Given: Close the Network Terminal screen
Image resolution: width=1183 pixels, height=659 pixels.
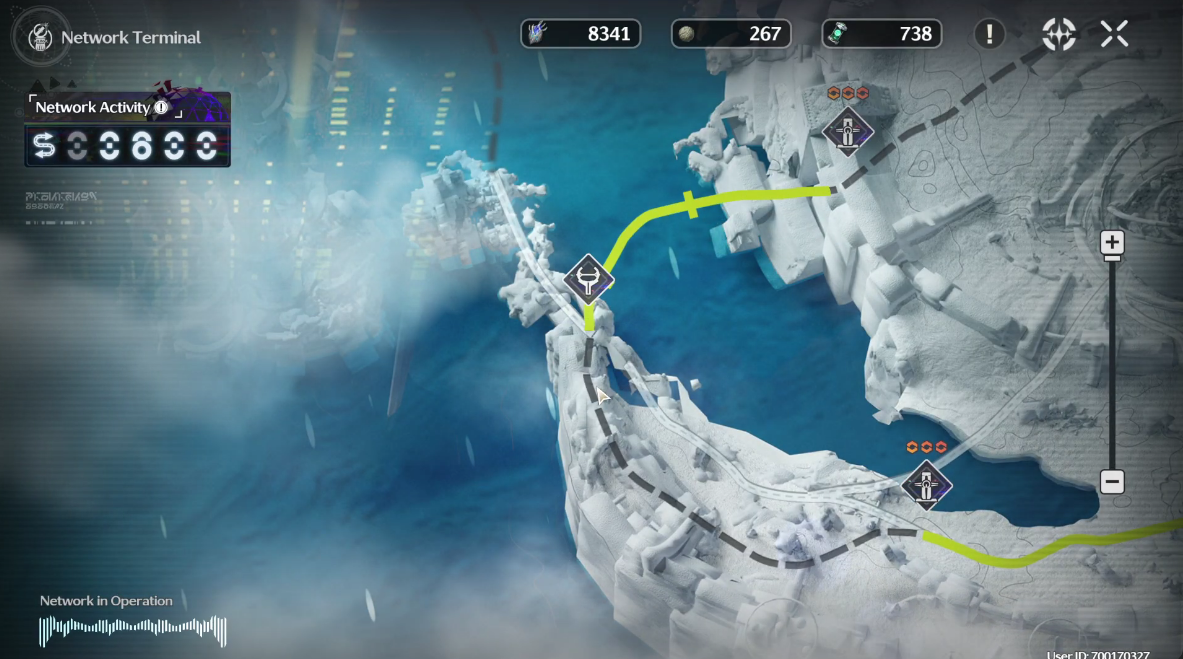Looking at the screenshot, I should coord(1114,34).
